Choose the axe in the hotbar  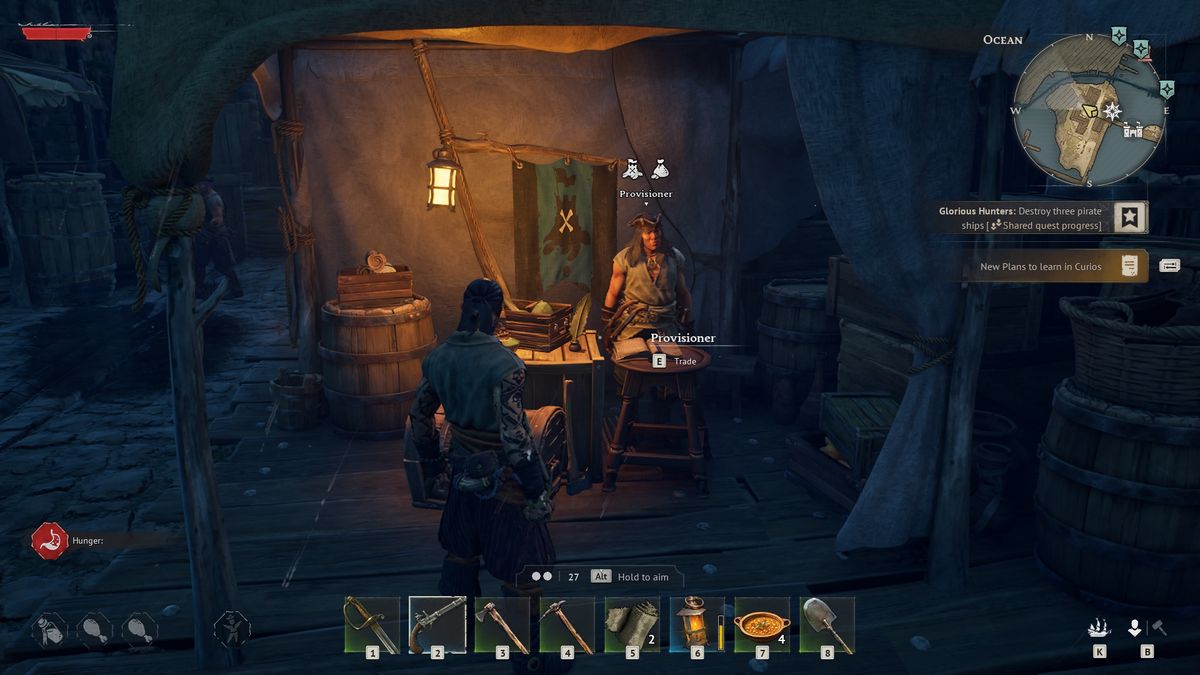[502, 625]
